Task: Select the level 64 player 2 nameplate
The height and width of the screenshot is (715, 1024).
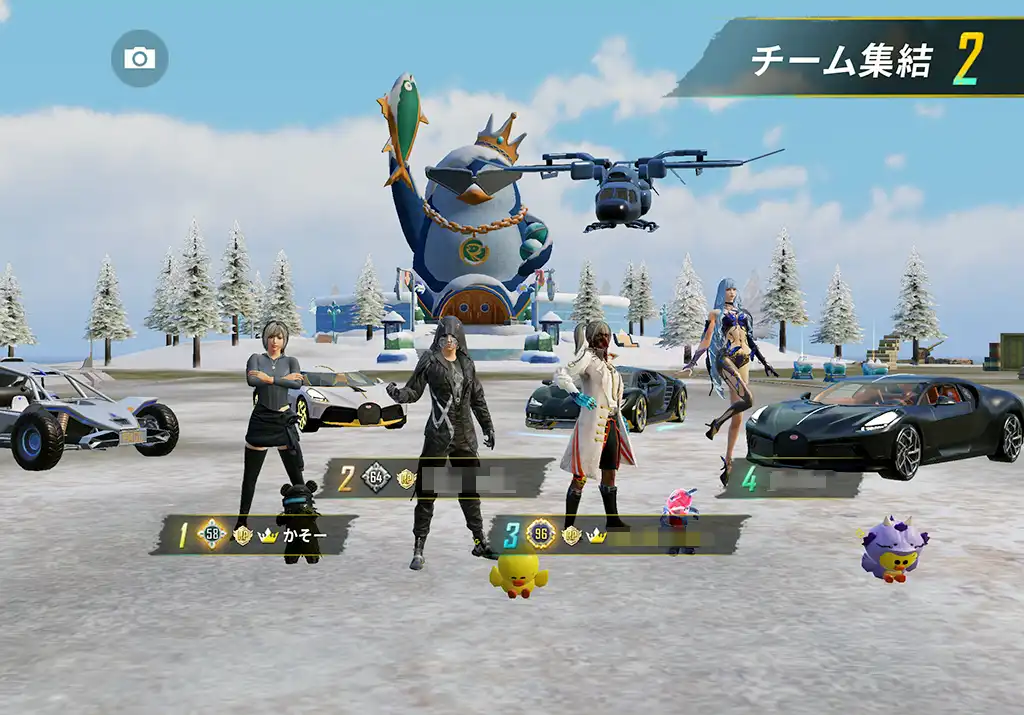Action: point(440,478)
